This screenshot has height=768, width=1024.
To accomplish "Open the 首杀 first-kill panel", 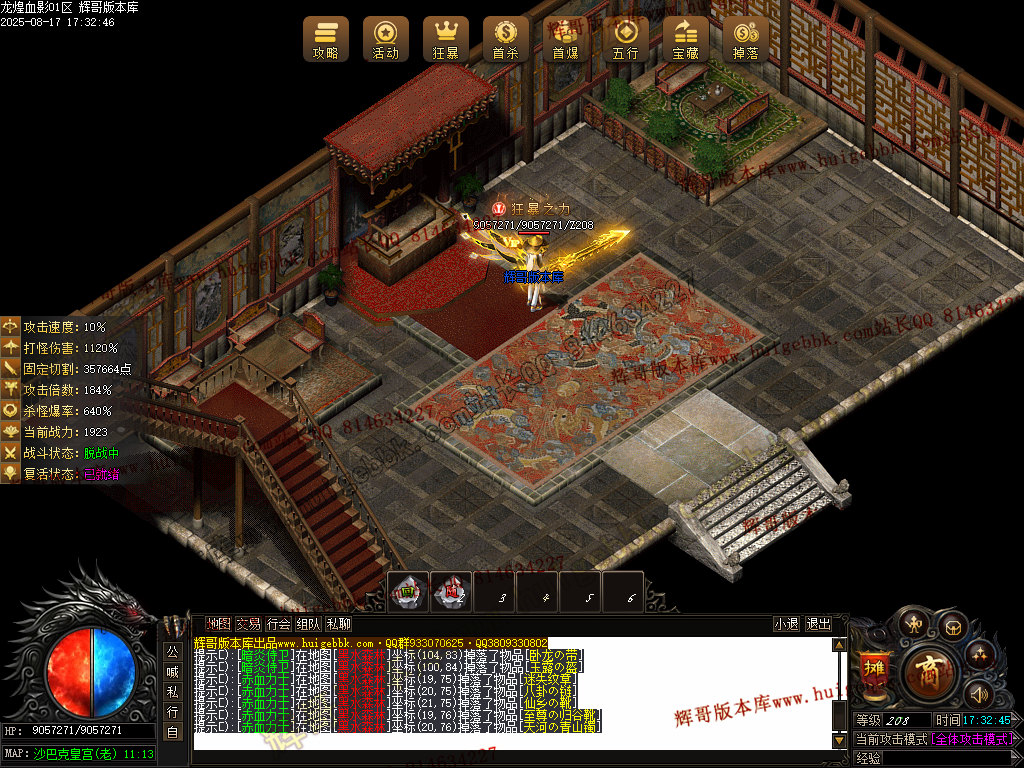I will (x=506, y=39).
